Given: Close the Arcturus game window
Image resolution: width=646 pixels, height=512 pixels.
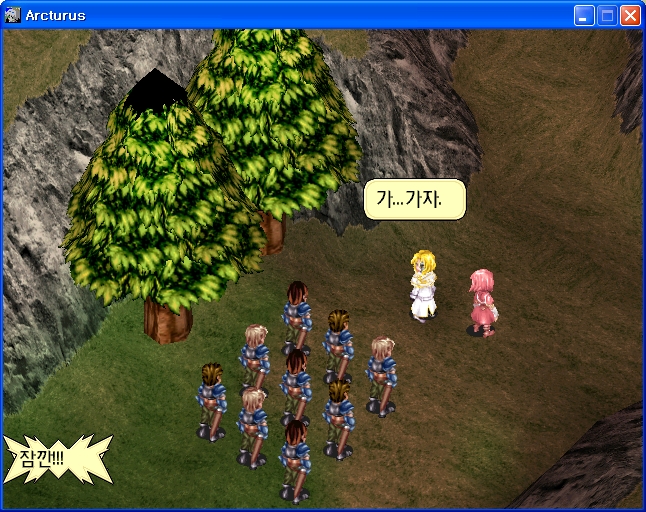Looking at the screenshot, I should (x=630, y=15).
